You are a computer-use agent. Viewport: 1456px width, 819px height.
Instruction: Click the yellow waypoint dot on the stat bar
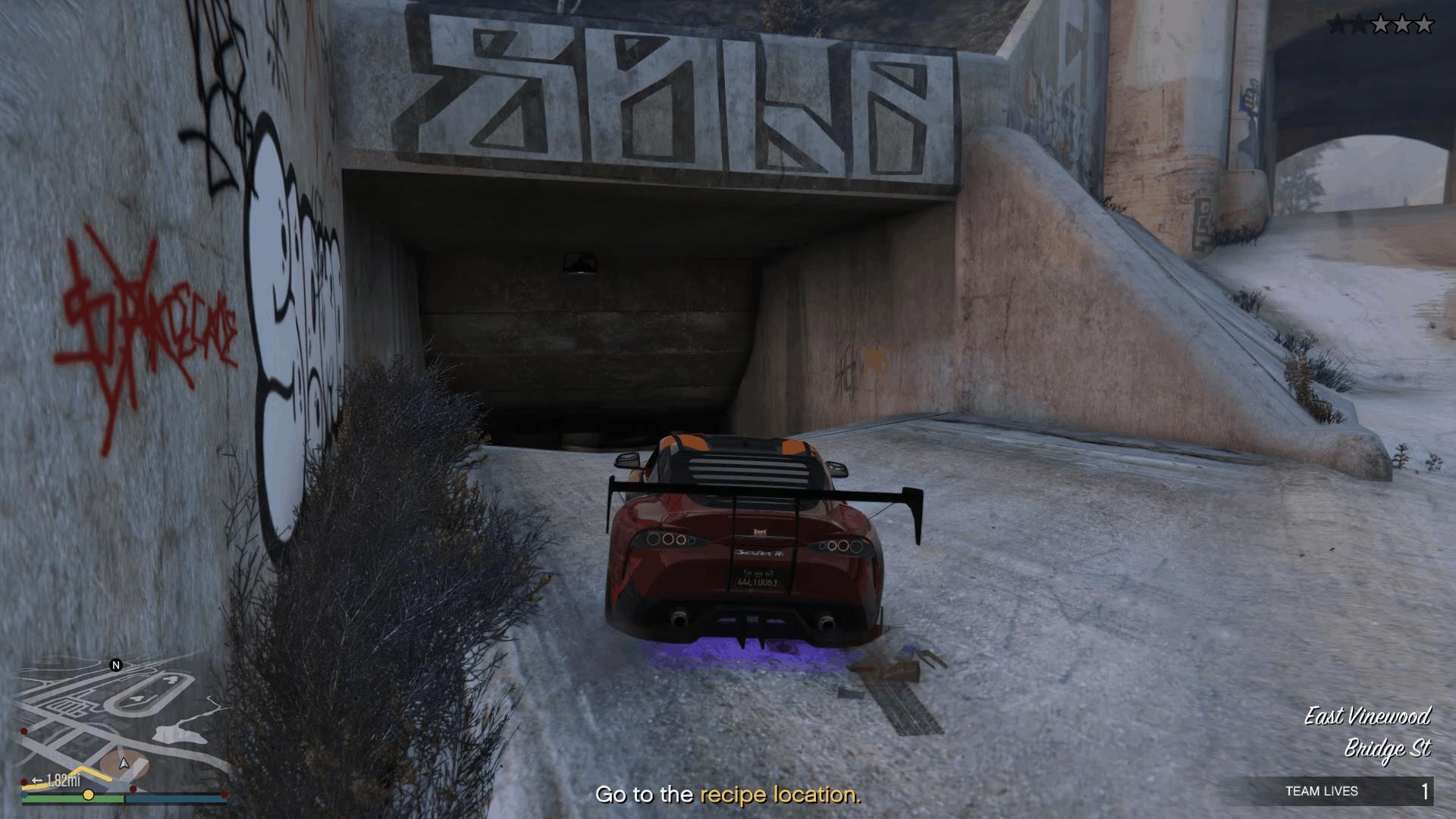[89, 795]
